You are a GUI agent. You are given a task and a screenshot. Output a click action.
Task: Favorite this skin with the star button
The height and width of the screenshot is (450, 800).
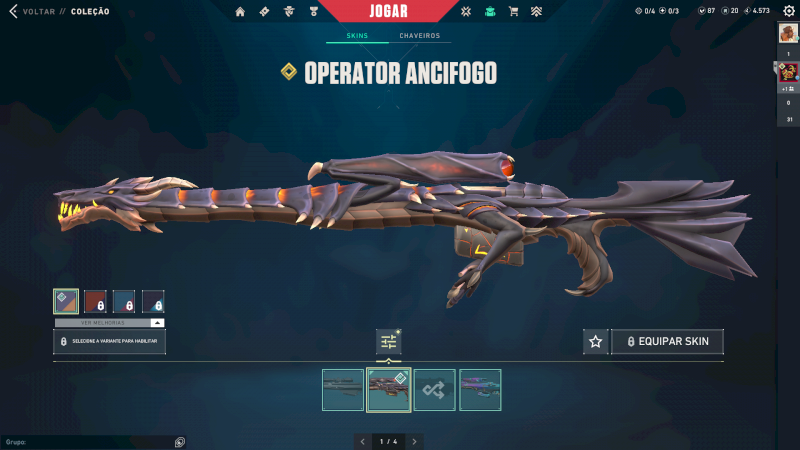point(596,342)
